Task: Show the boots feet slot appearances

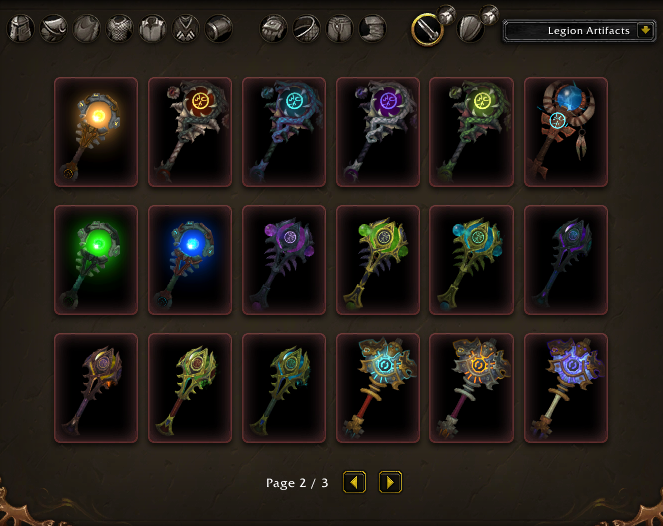Action: (373, 29)
